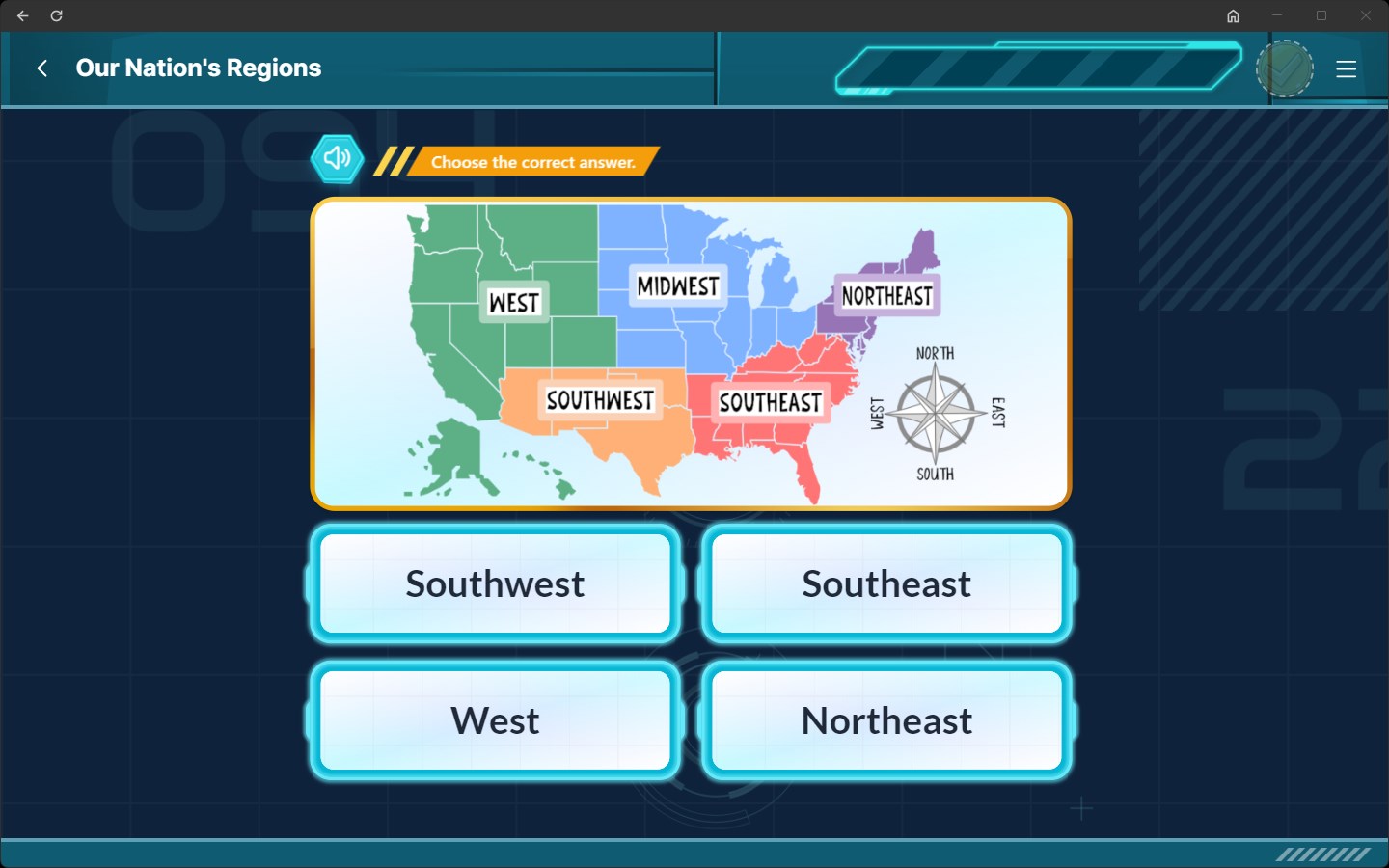
Task: Navigate back using the chevron beside the title
Action: click(x=42, y=68)
